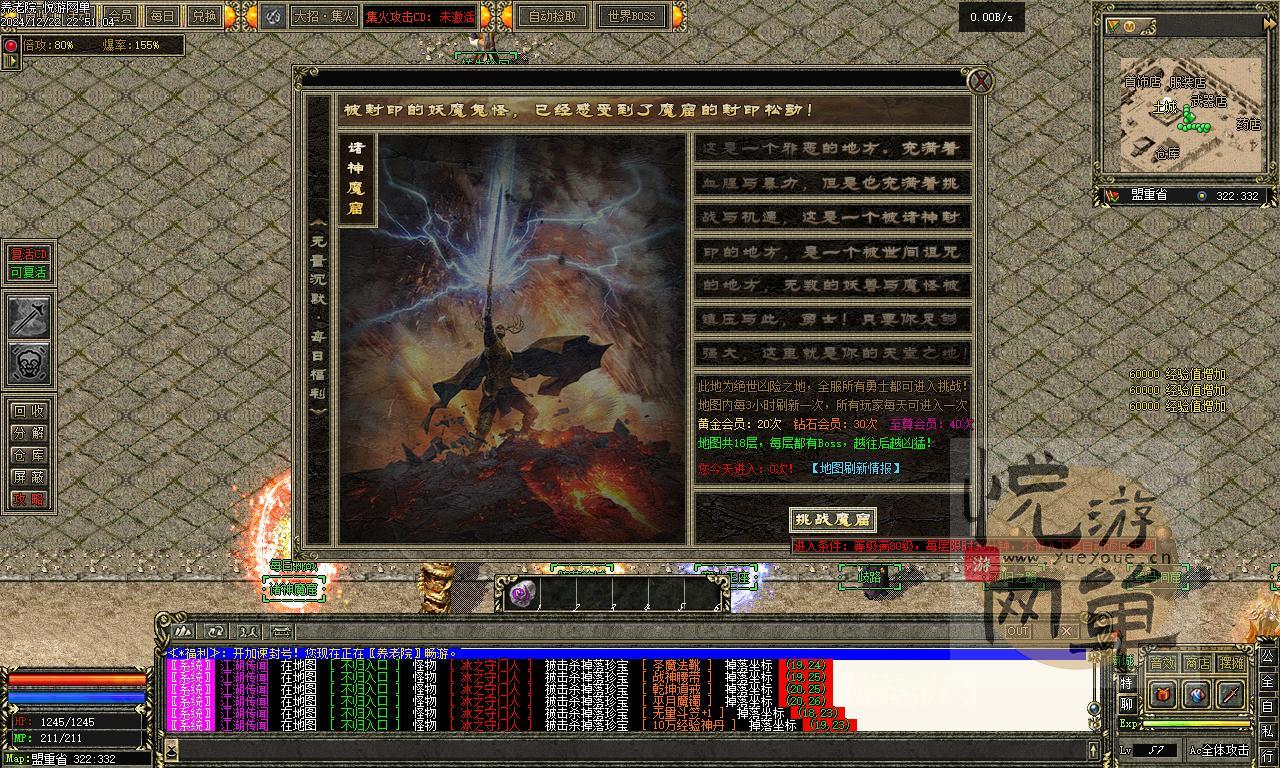Screen dimensions: 1280x768
Task: Open the 仓库 warehouse
Action: tap(28, 455)
